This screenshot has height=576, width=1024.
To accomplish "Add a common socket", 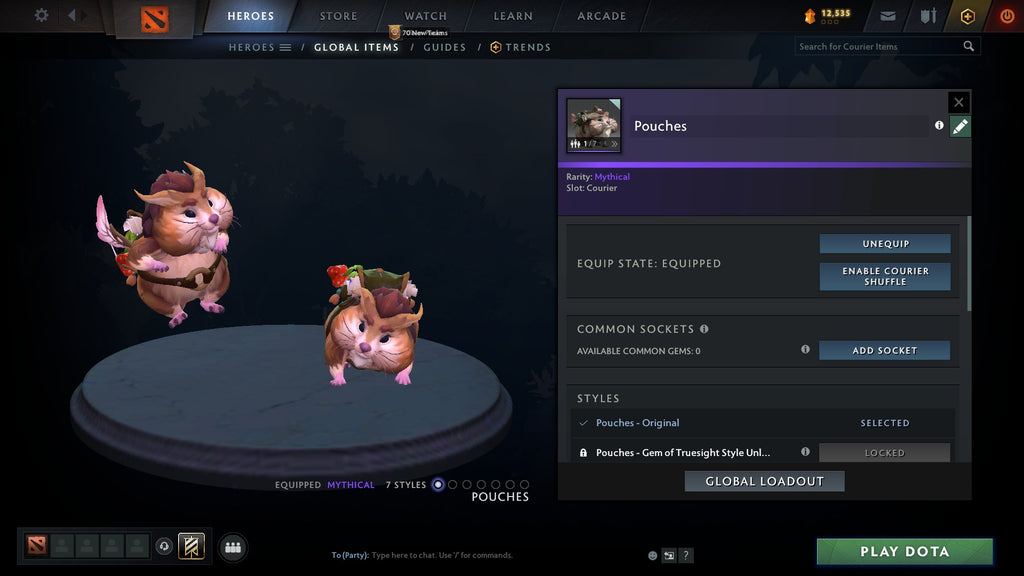I will point(885,350).
